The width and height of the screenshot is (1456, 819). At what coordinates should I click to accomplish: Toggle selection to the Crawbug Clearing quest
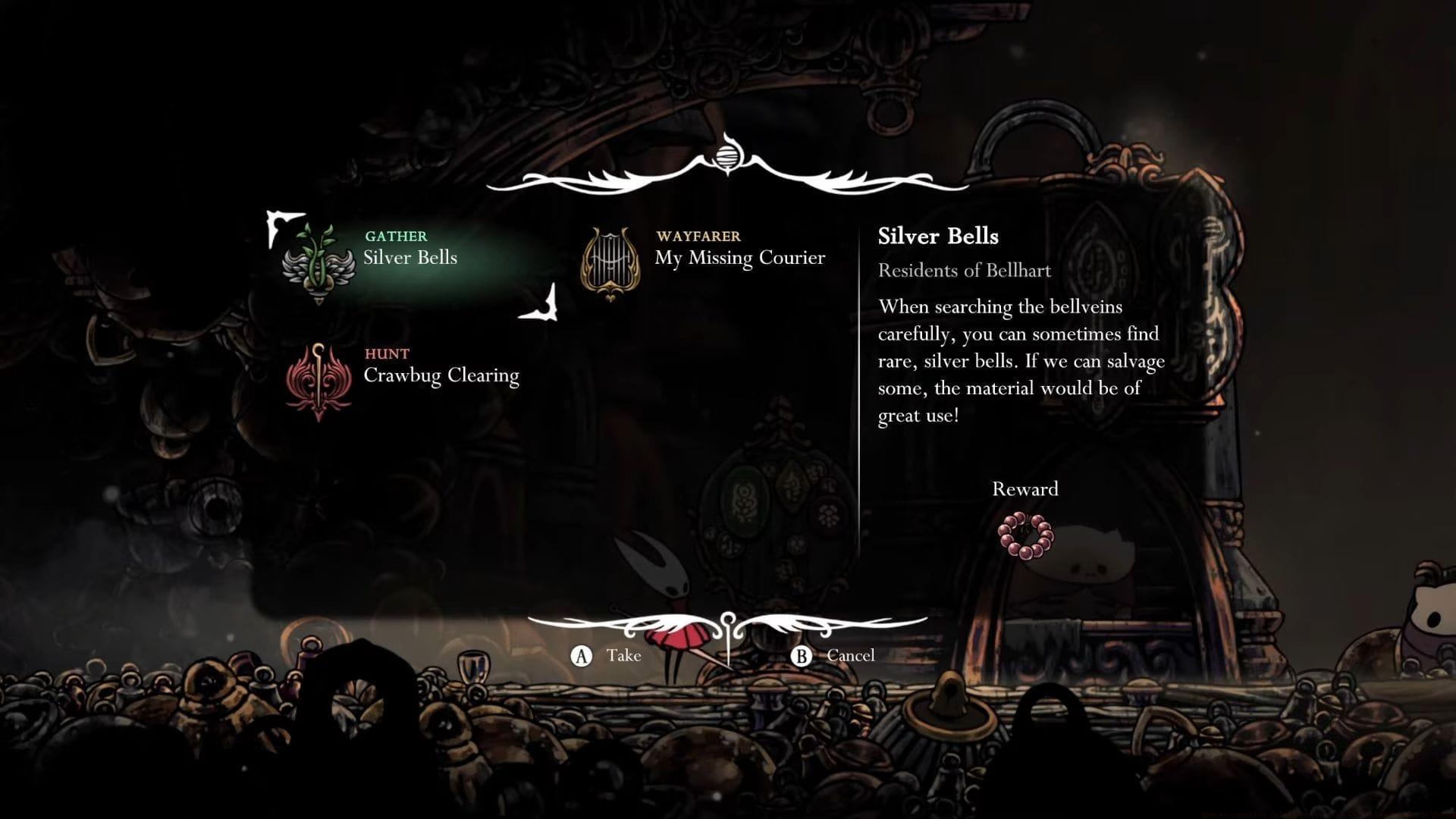point(441,374)
